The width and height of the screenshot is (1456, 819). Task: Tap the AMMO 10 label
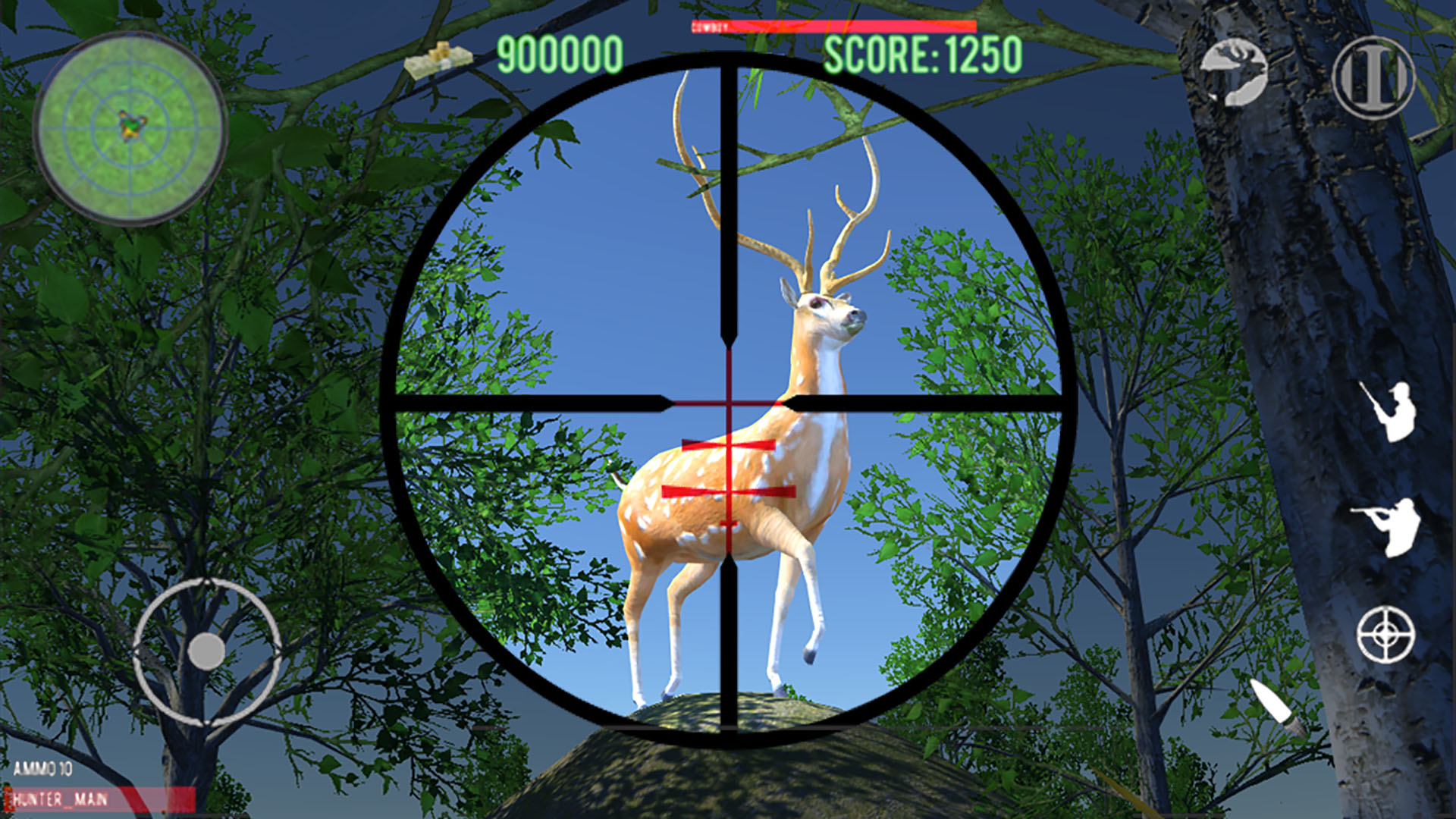[44, 769]
